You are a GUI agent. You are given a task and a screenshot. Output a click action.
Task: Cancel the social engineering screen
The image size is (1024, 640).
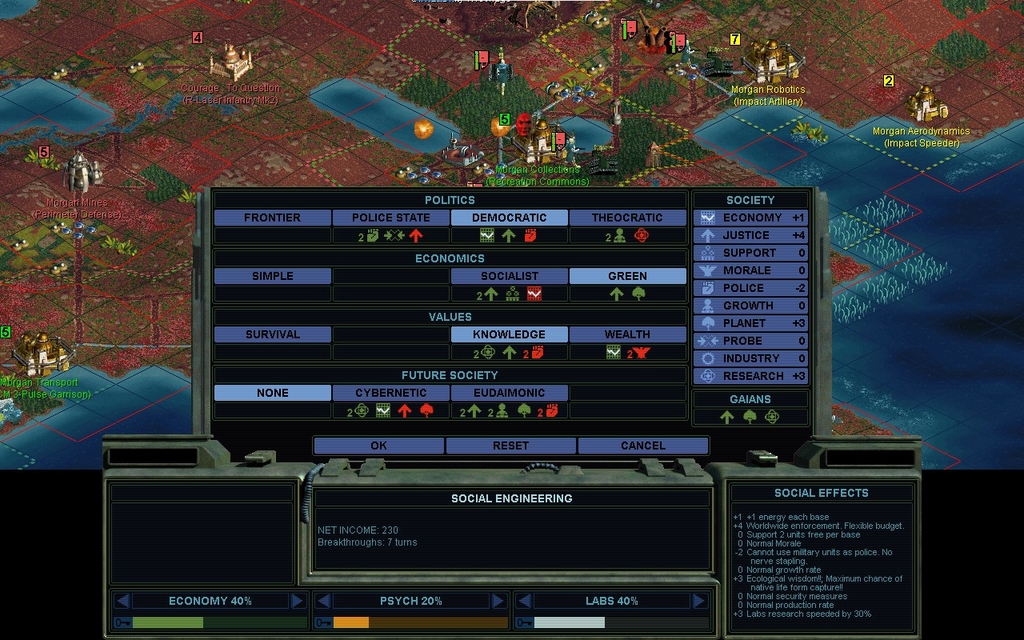(x=642, y=446)
